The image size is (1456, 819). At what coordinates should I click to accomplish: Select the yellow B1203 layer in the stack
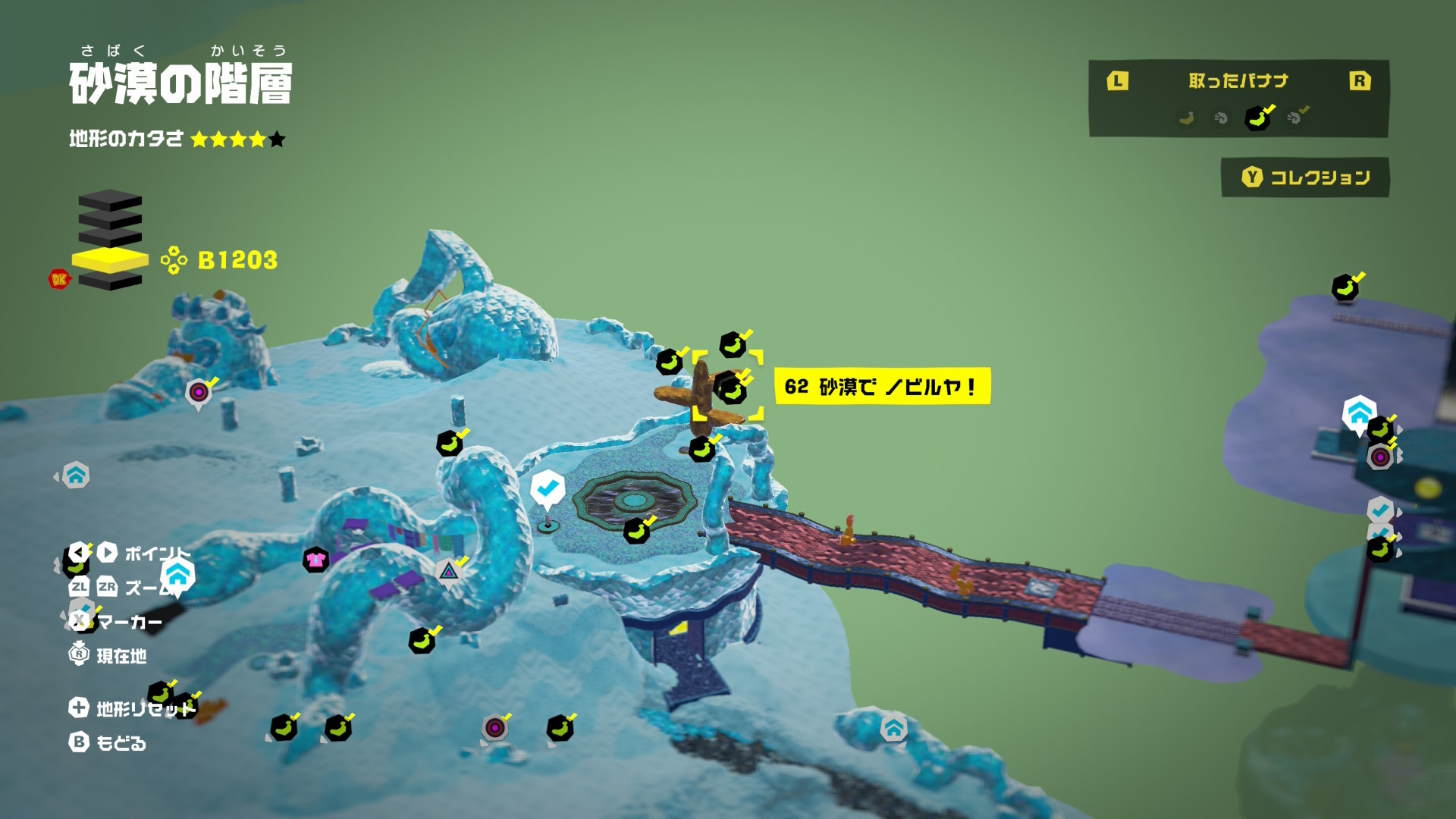pyautogui.click(x=110, y=259)
